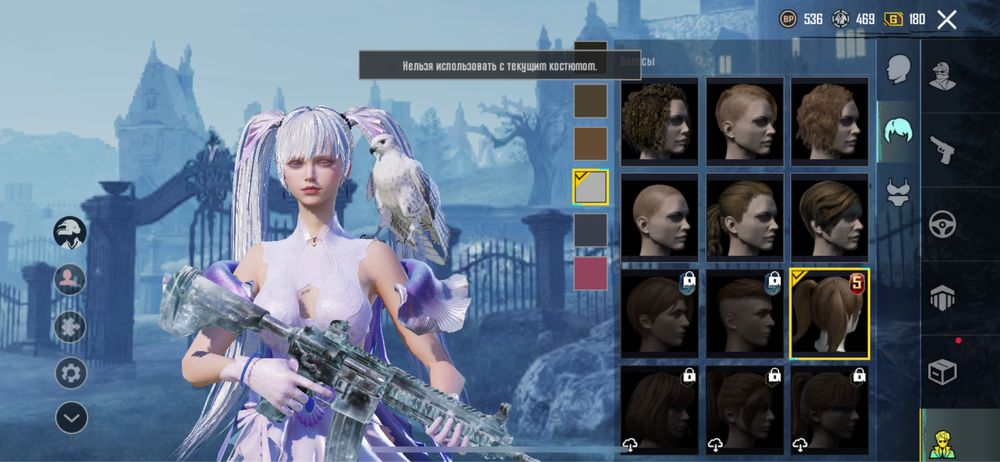Choose the gray hair color swatch
Screen dimensions: 1000x462
coord(590,187)
